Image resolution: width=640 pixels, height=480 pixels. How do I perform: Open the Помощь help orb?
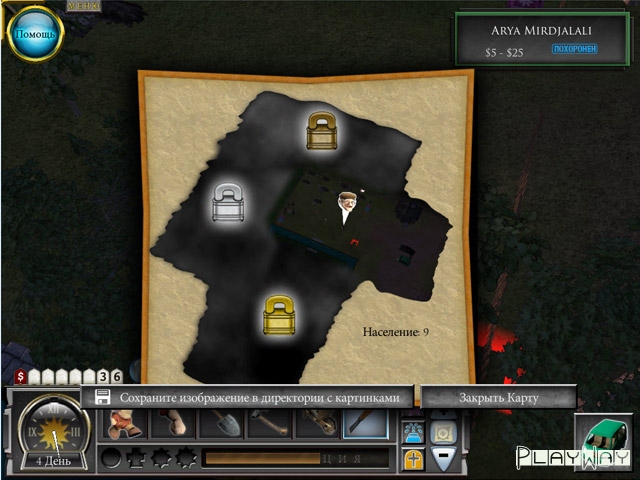36,35
